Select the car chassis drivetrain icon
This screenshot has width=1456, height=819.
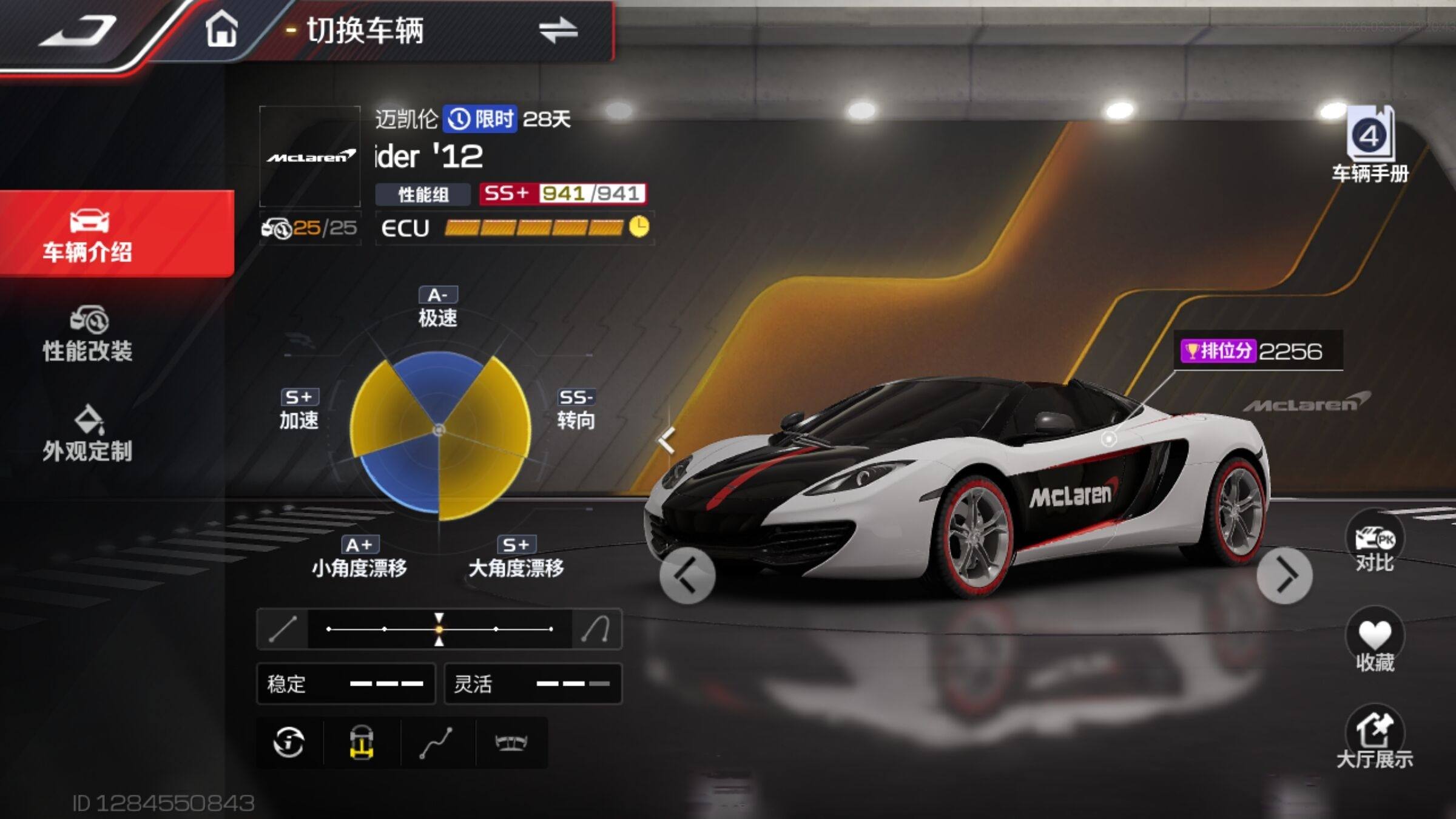[x=362, y=743]
